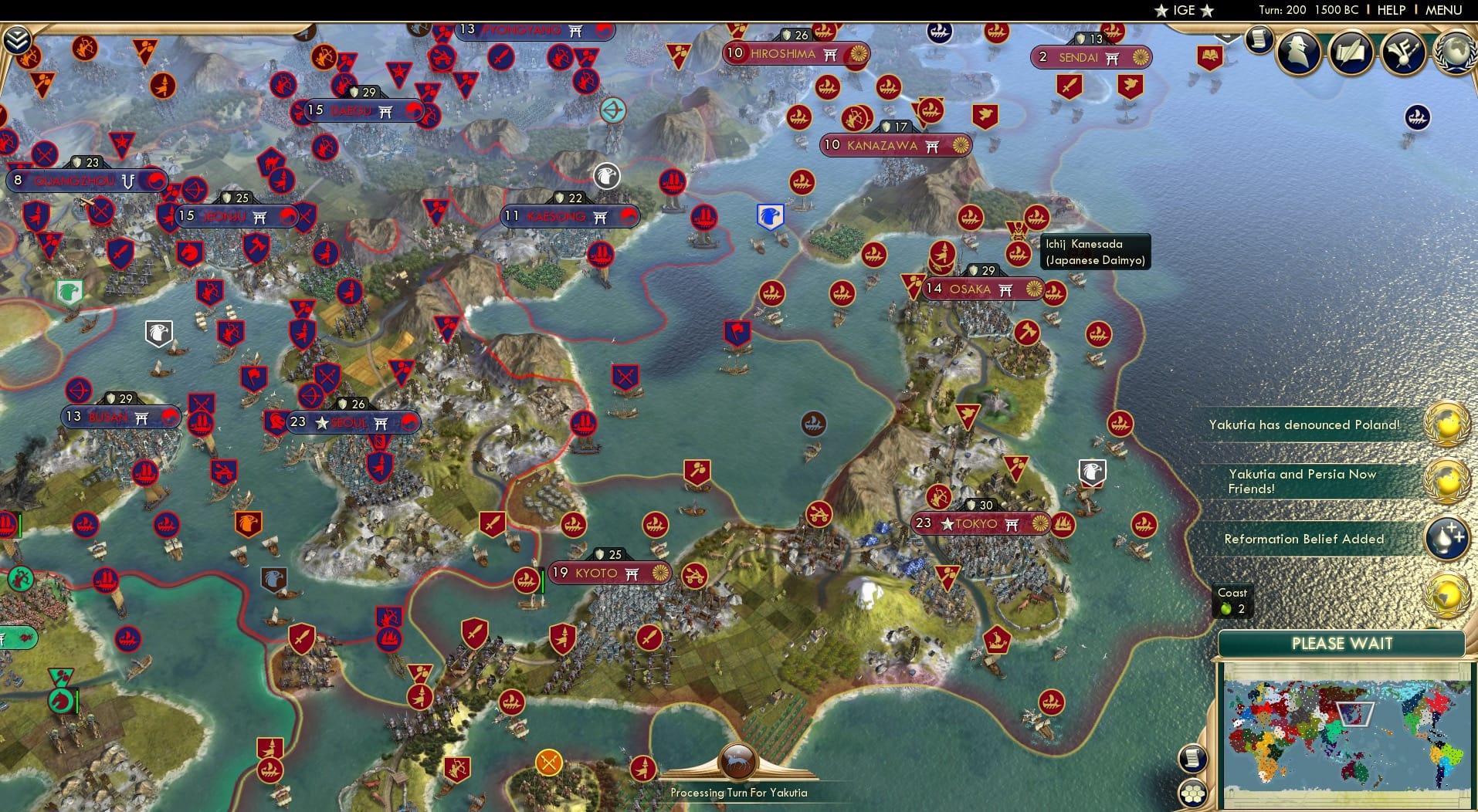
Task: Select the red Social Policies book banner icon
Action: click(x=1210, y=56)
